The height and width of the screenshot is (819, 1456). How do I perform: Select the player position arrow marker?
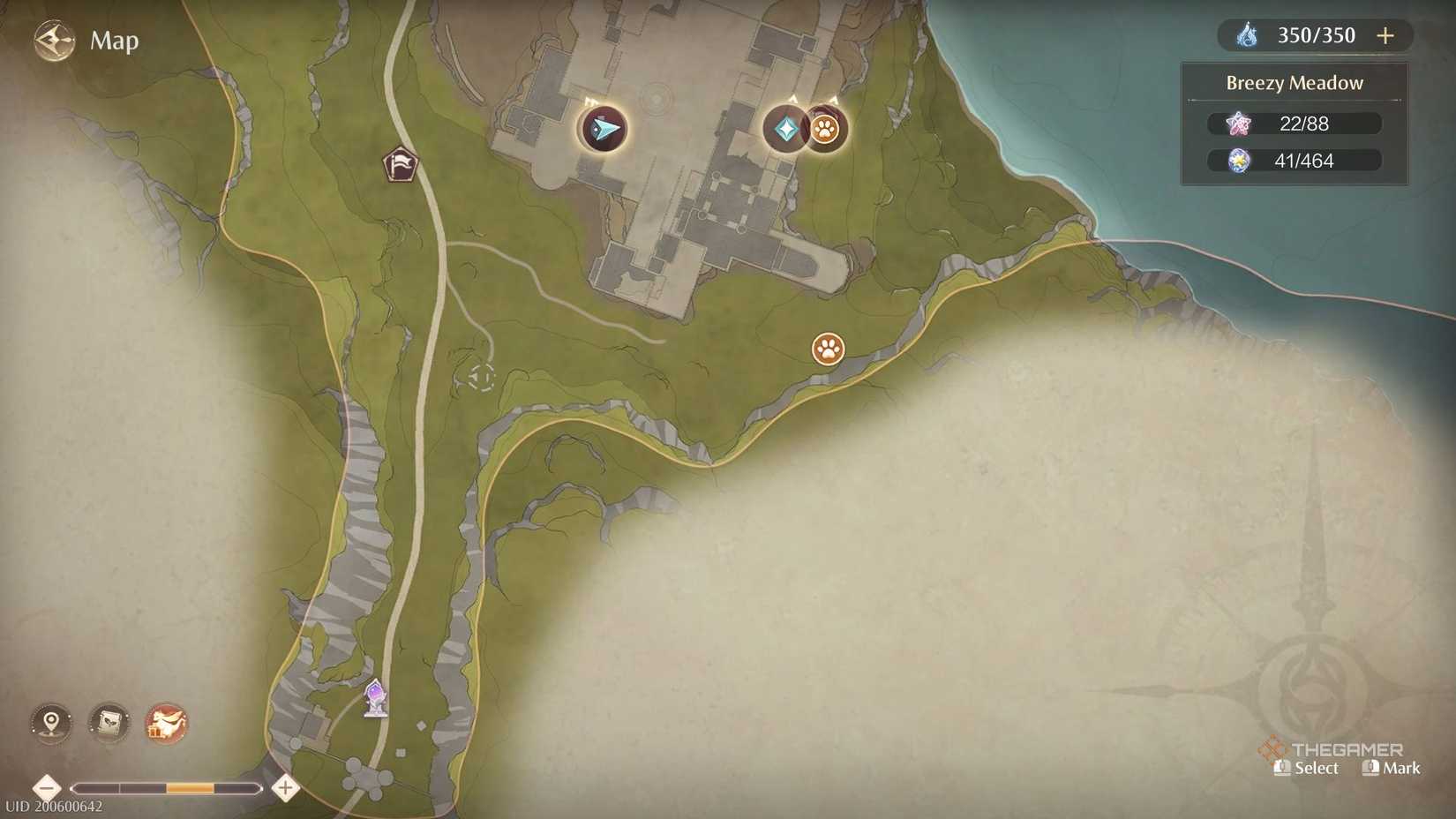pos(603,130)
